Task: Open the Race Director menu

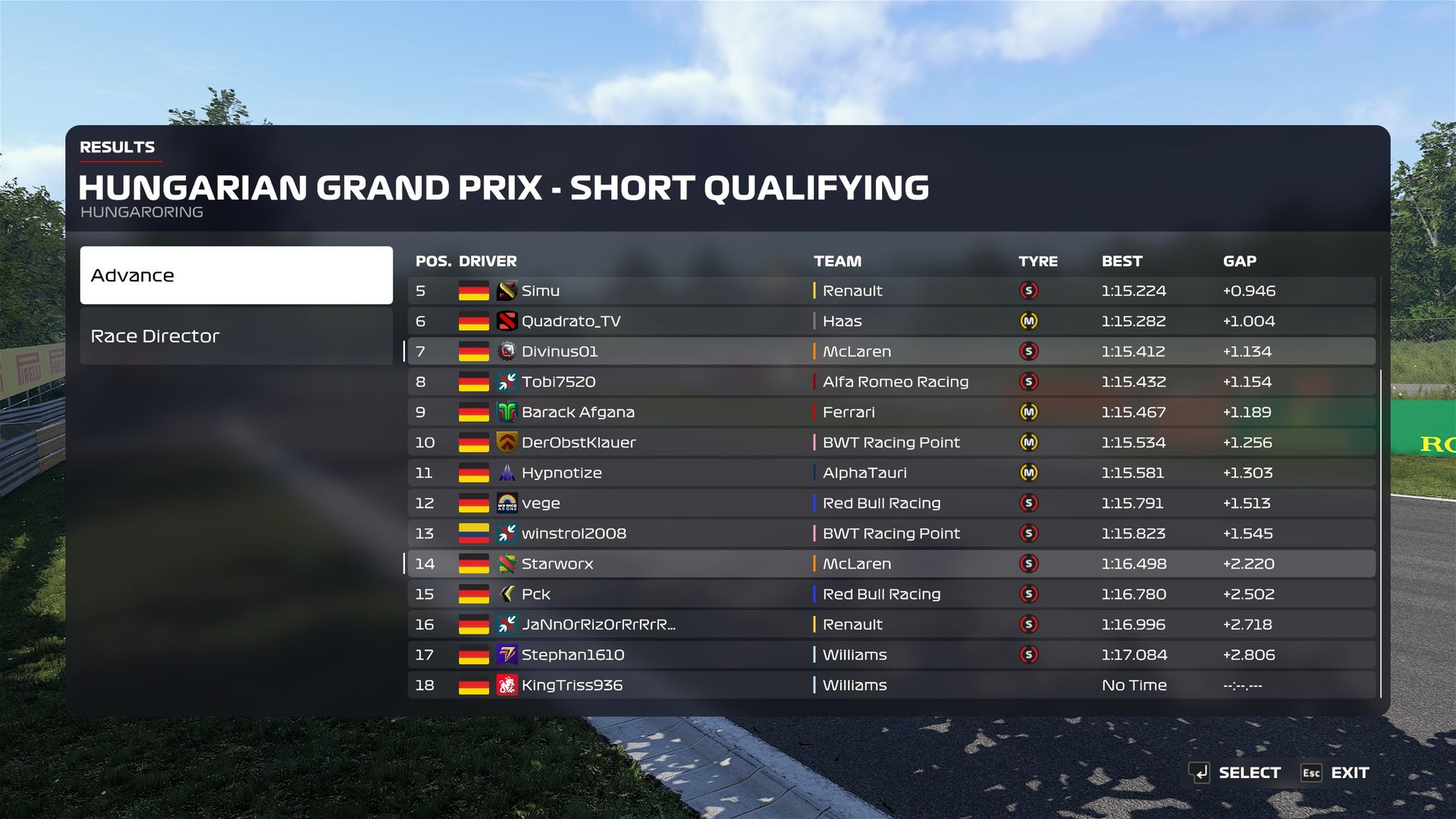Action: 236,336
